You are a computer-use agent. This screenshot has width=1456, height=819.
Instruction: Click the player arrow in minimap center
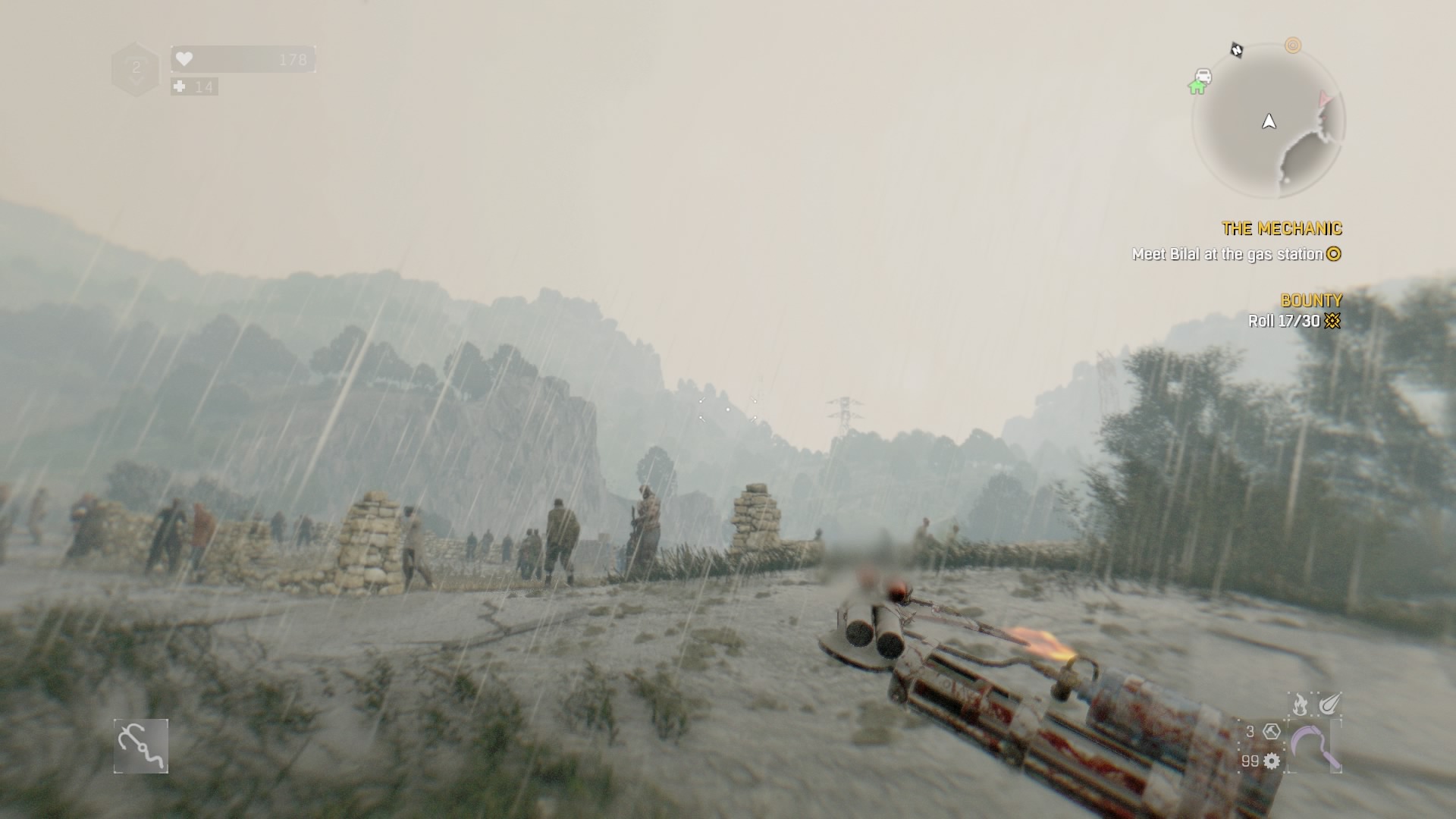(x=1269, y=121)
